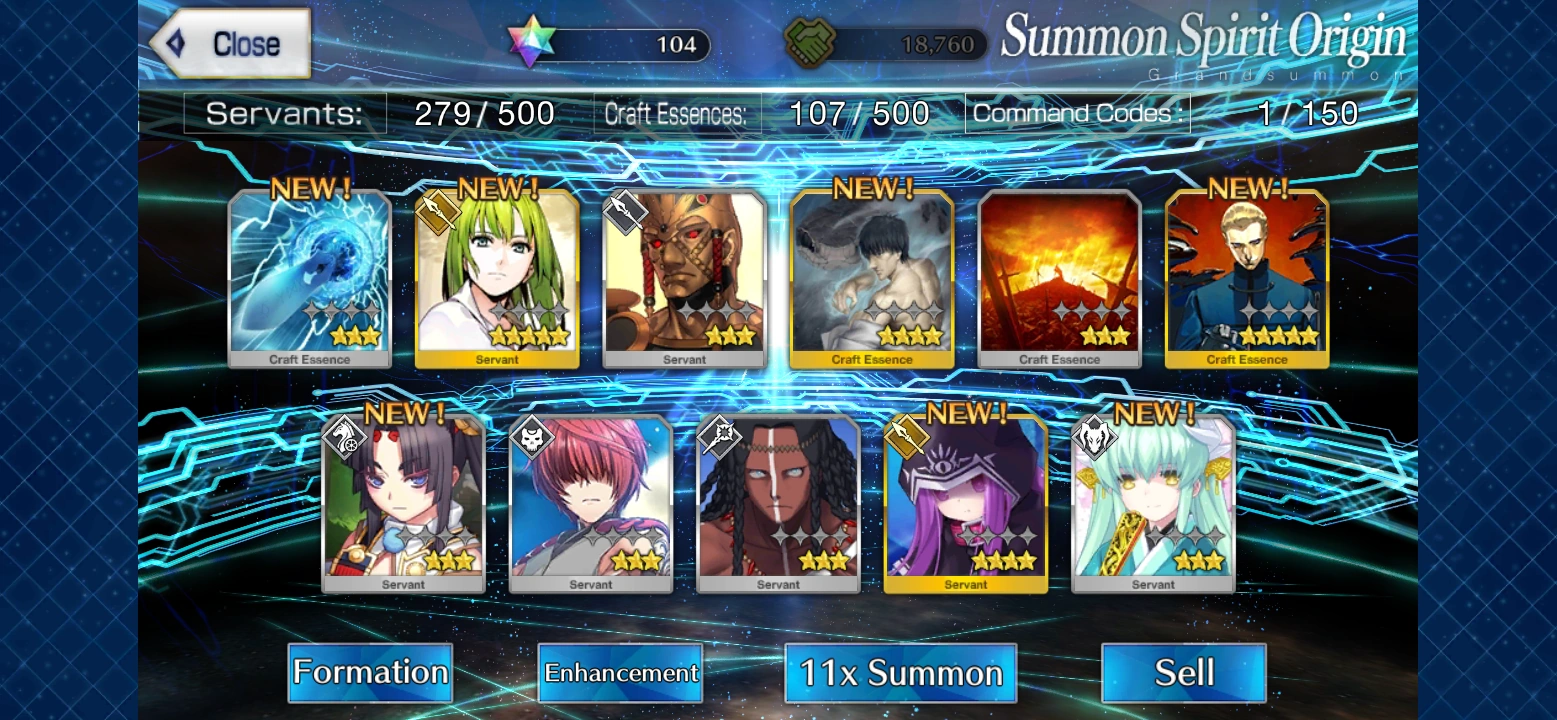Click the Servants 279/500 counter
The height and width of the screenshot is (720, 1557).
[486, 113]
